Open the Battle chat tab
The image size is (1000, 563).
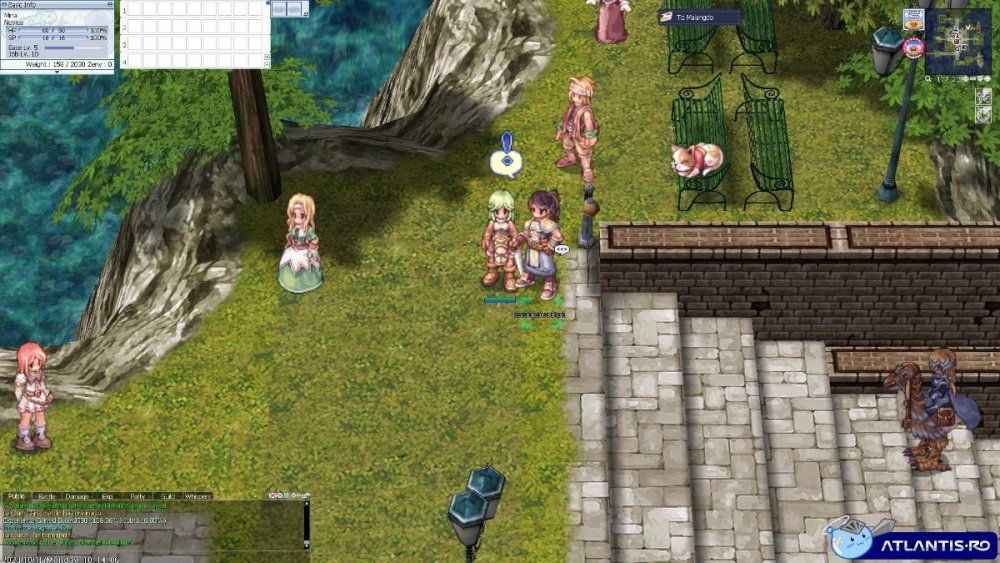coord(47,496)
